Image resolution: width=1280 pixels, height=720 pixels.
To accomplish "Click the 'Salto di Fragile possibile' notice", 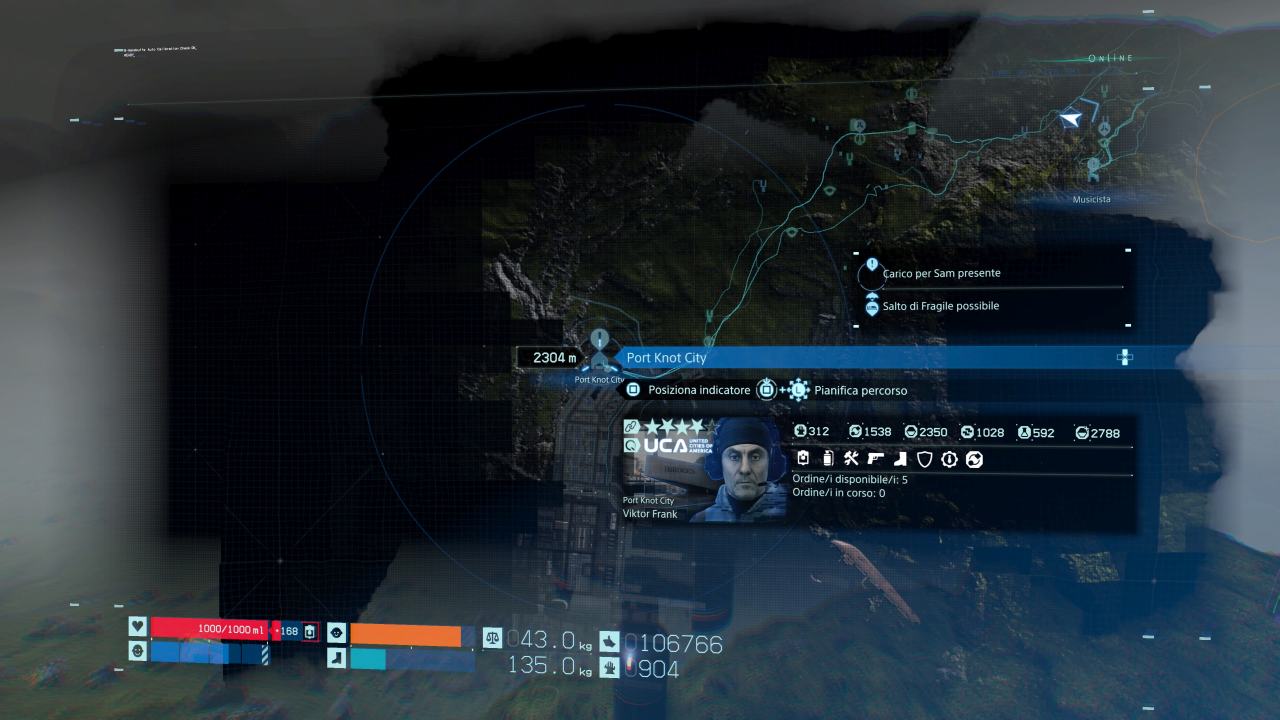I will (x=940, y=306).
